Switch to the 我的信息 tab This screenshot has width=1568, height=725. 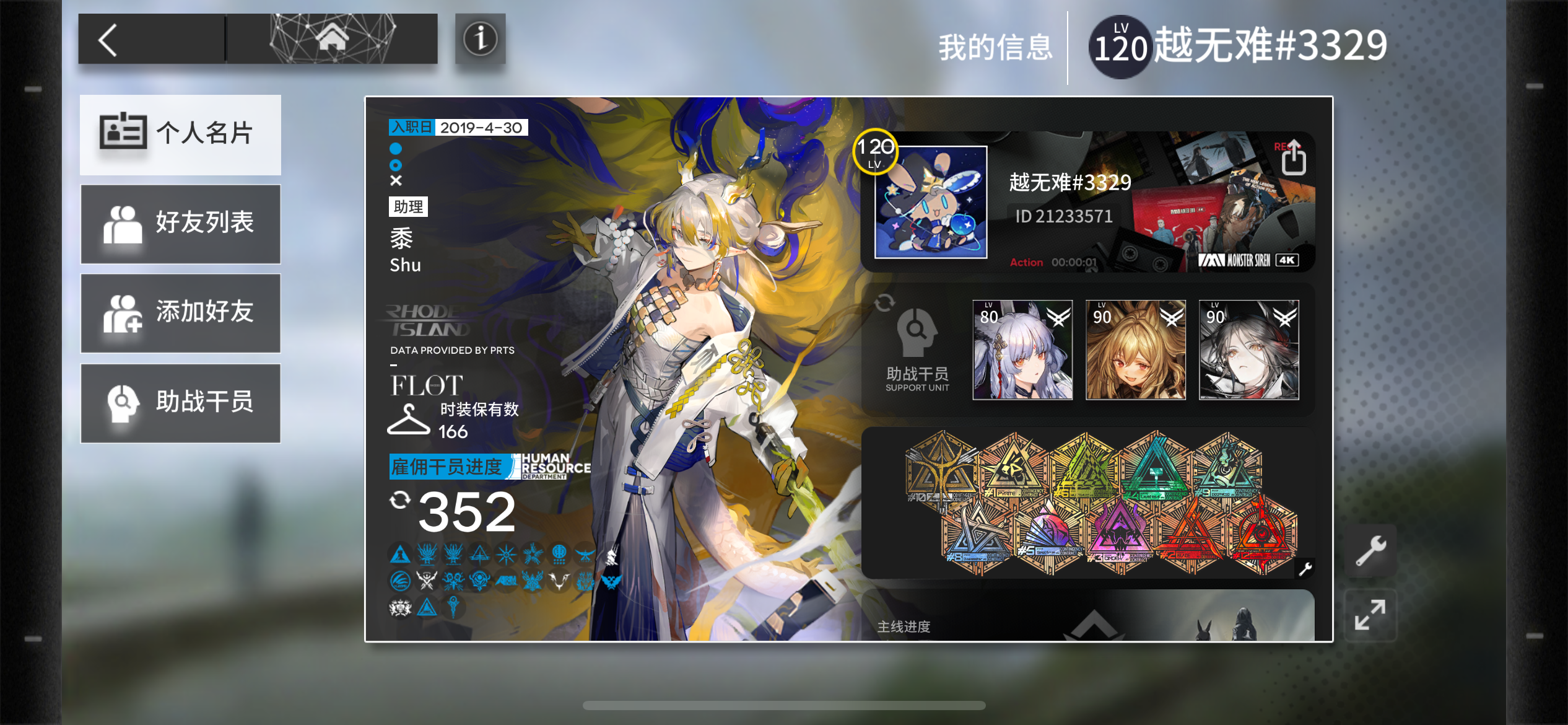tap(998, 46)
